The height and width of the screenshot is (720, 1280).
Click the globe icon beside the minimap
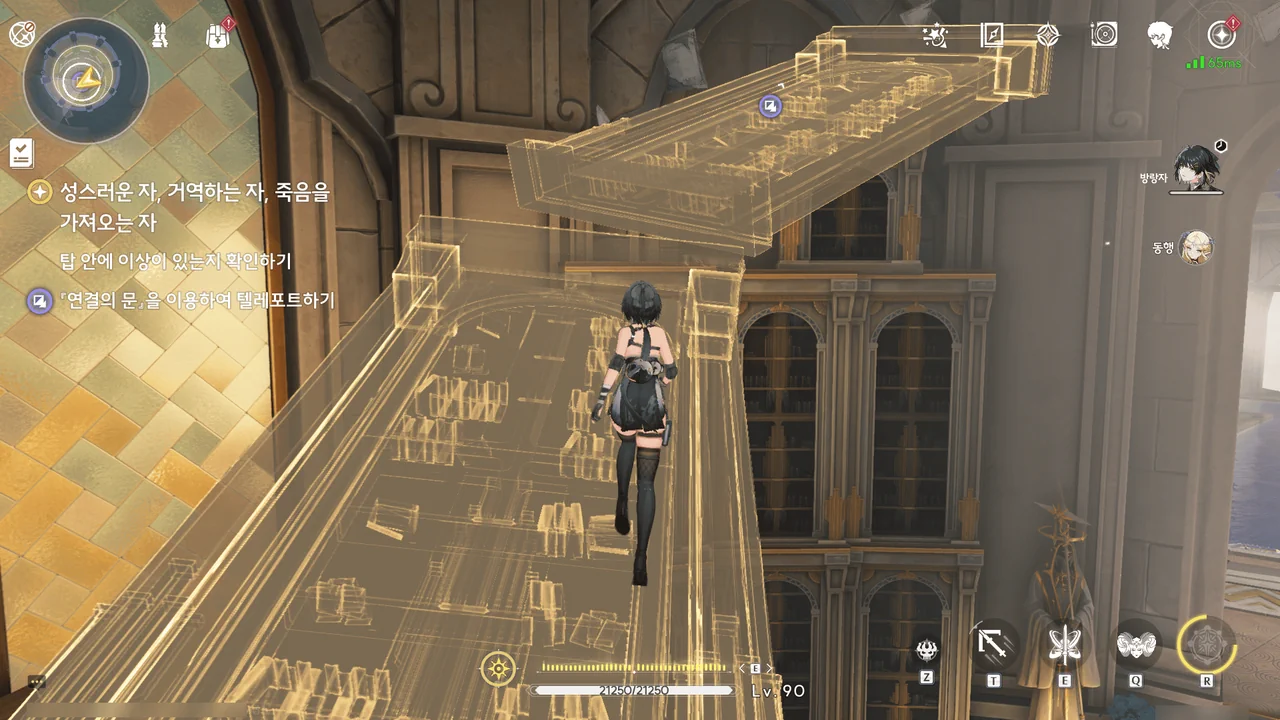(x=22, y=34)
